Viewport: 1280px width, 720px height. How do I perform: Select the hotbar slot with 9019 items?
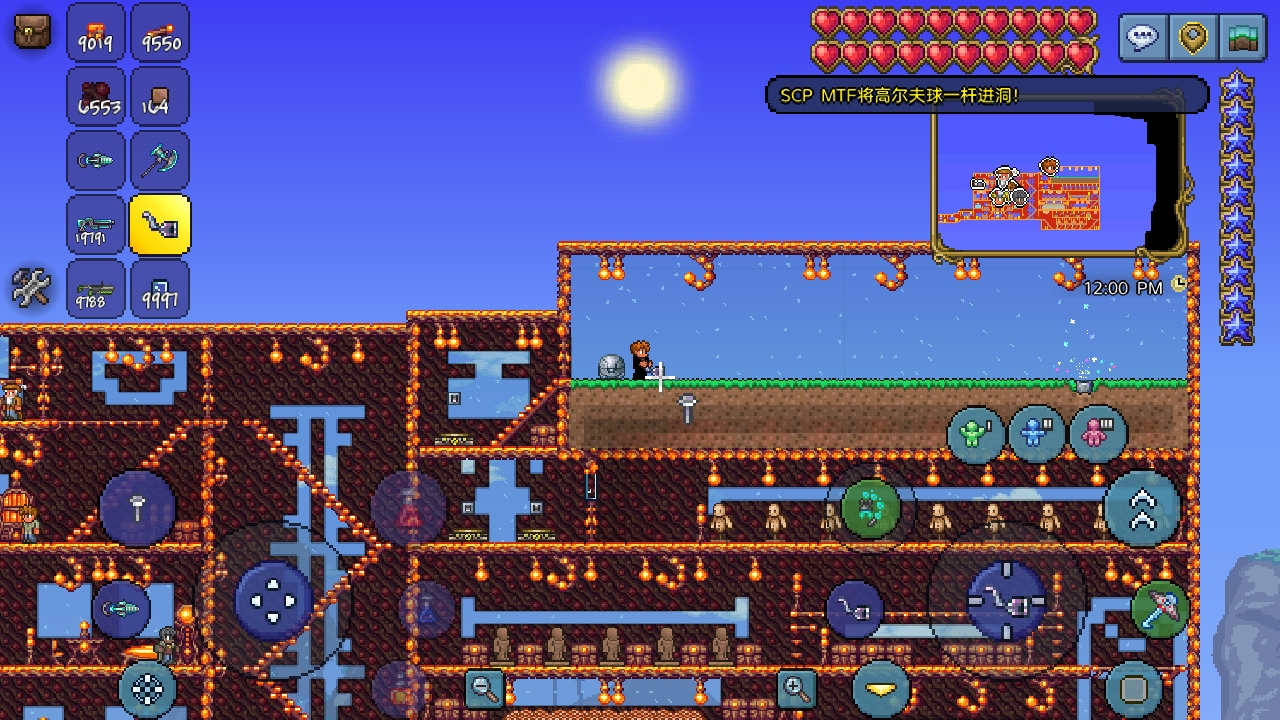(x=96, y=33)
